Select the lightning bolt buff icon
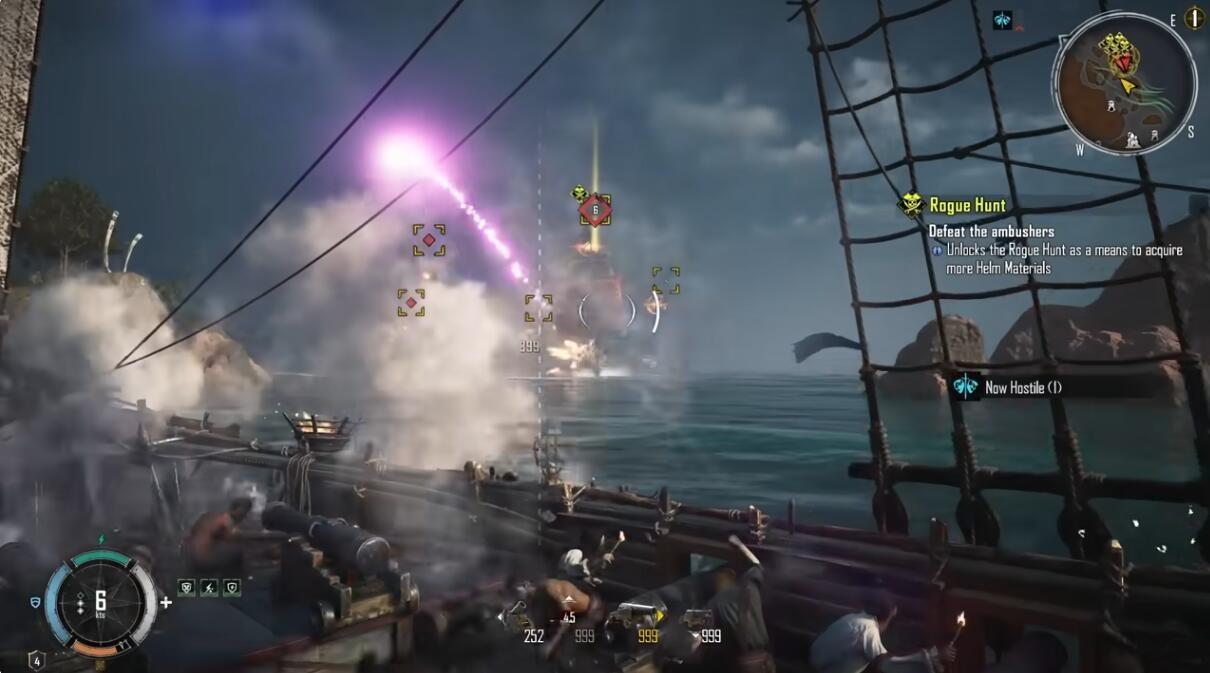The height and width of the screenshot is (673, 1210). click(209, 588)
